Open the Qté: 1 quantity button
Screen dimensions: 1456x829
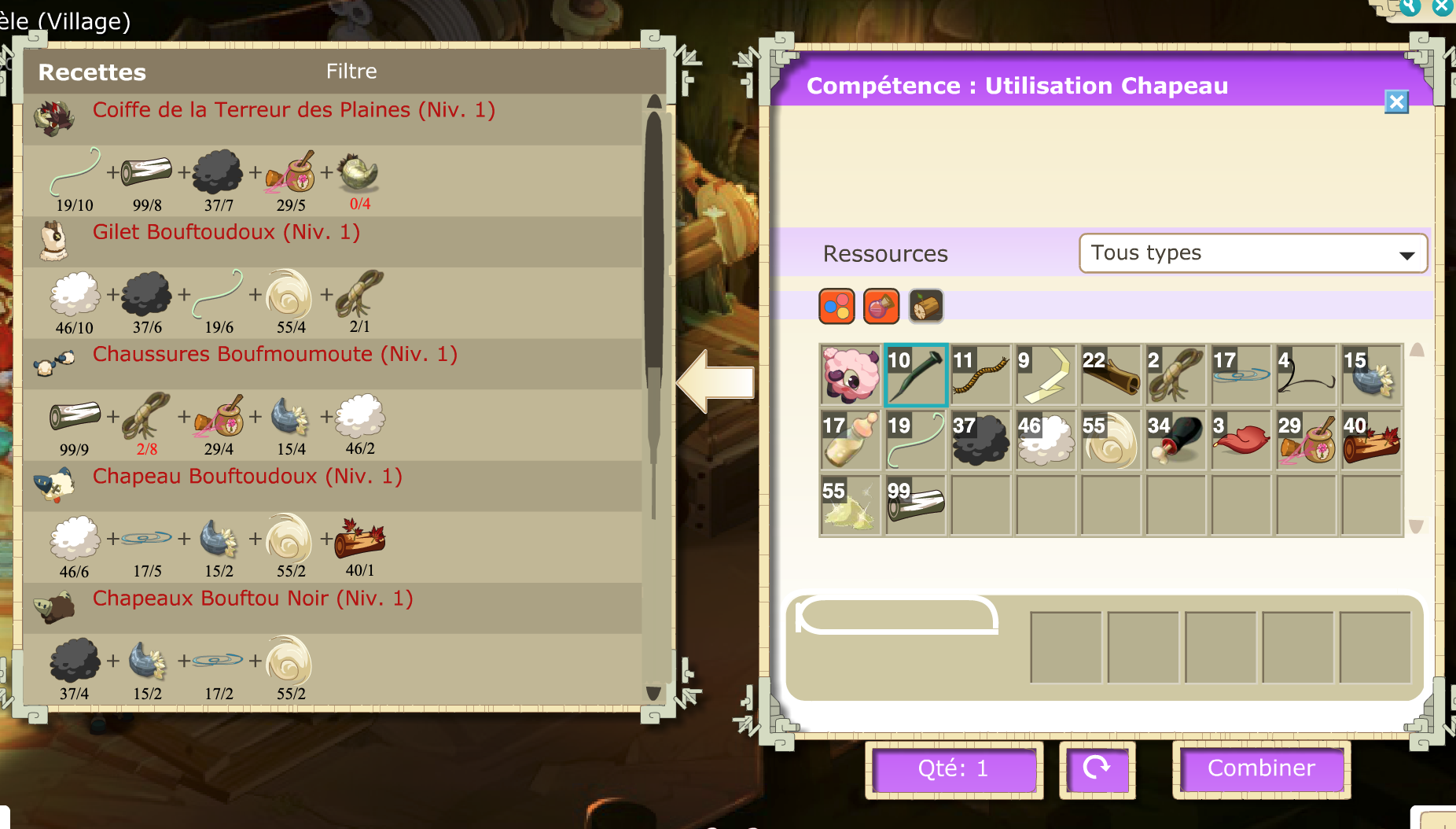(x=953, y=768)
